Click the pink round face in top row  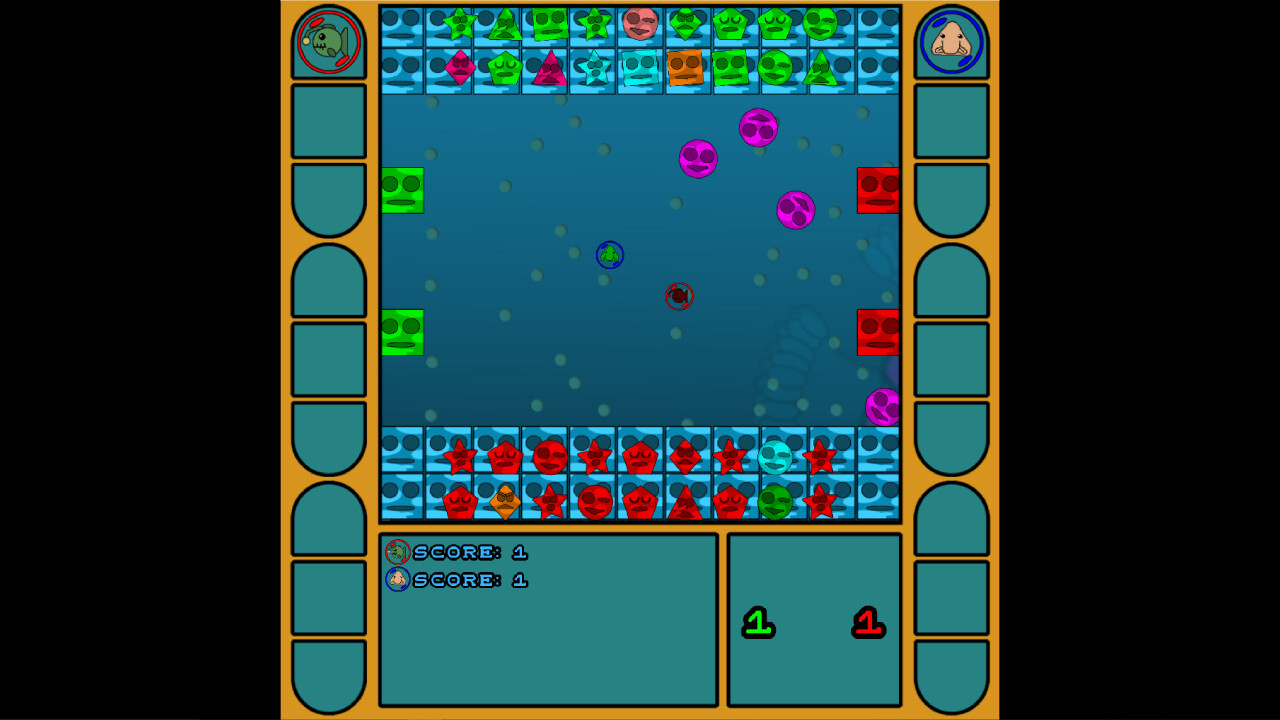pos(638,25)
